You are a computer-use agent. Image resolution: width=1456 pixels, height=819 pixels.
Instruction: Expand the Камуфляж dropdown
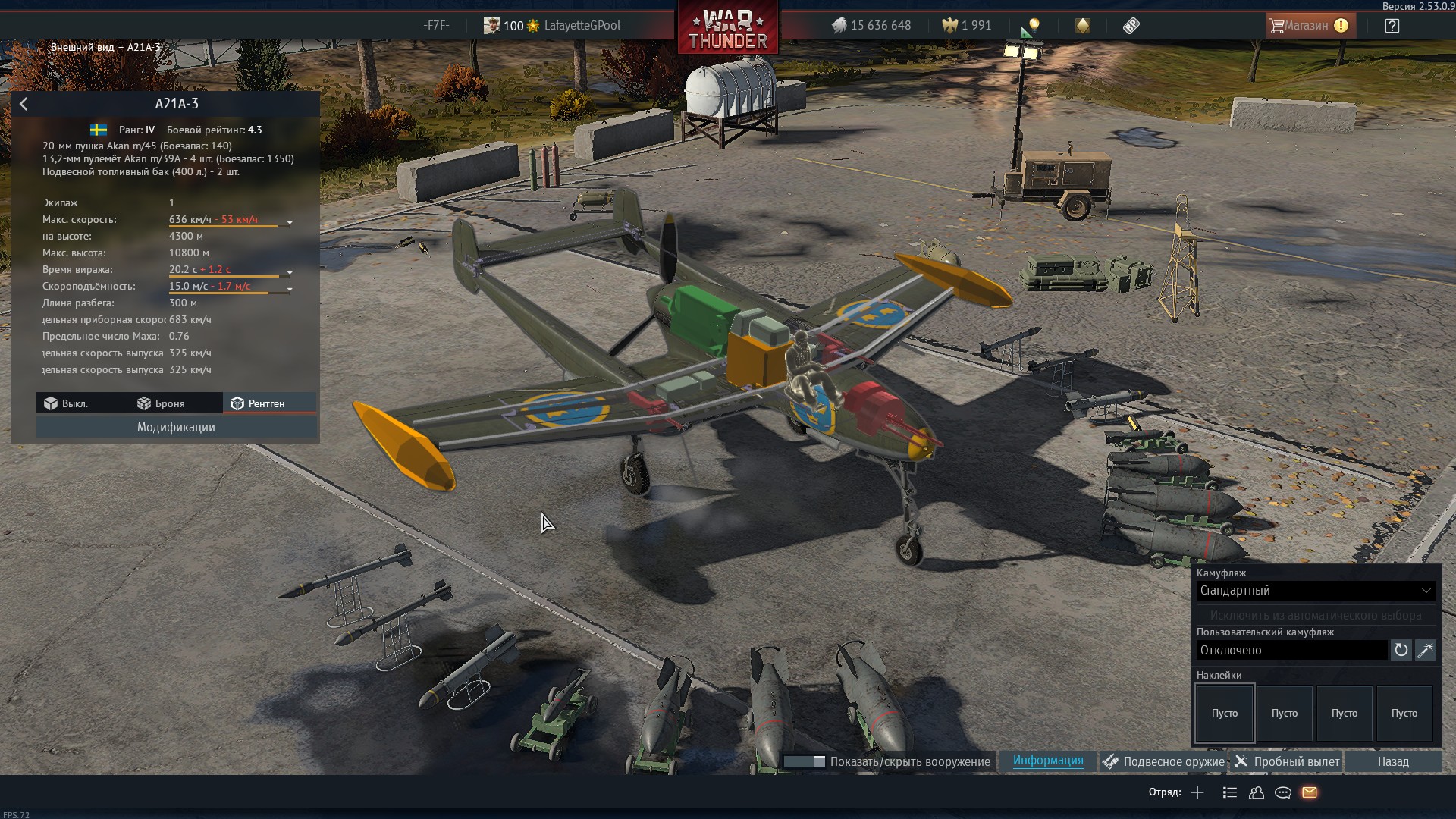click(1316, 591)
